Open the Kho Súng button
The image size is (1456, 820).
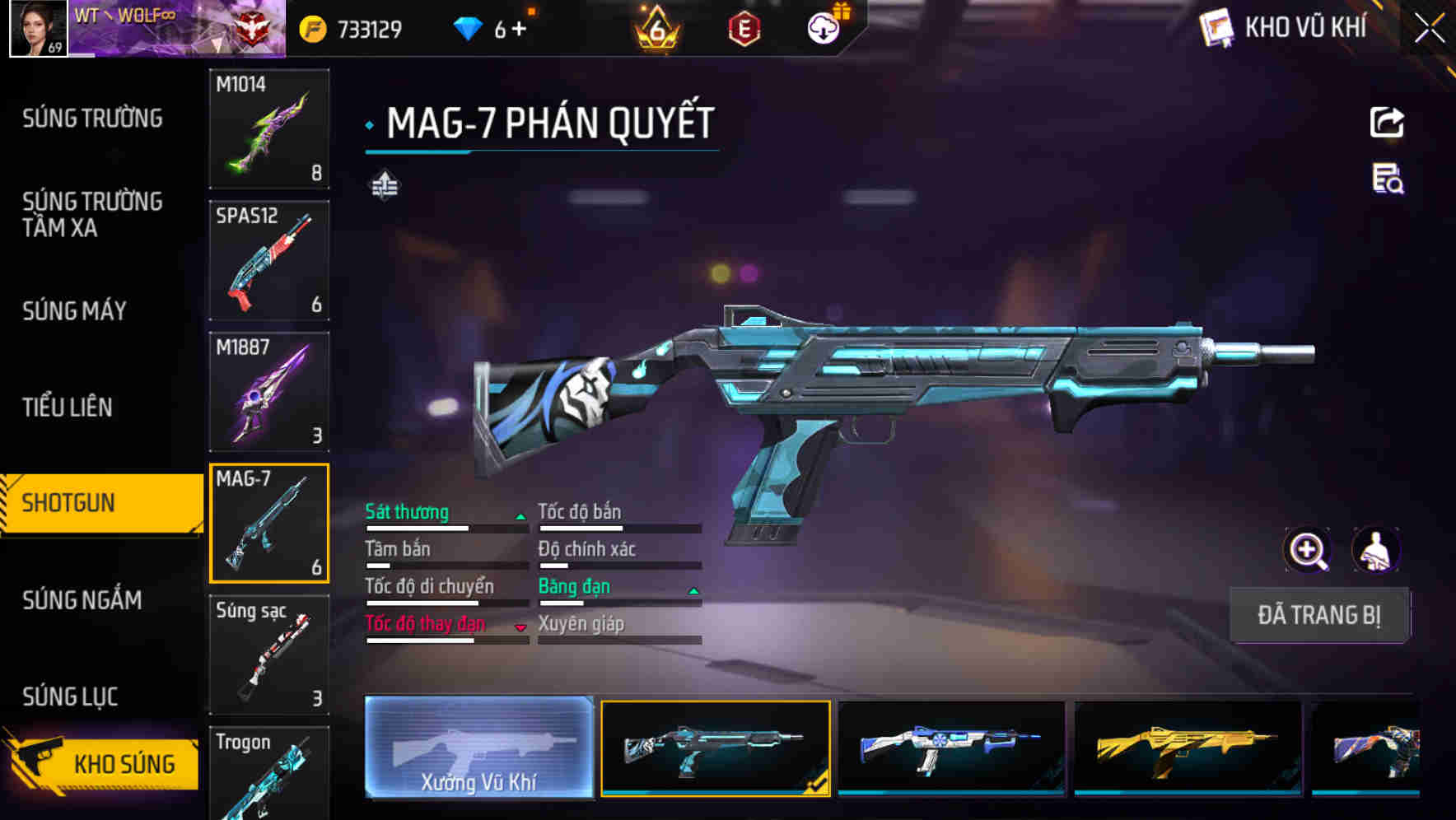[x=105, y=762]
